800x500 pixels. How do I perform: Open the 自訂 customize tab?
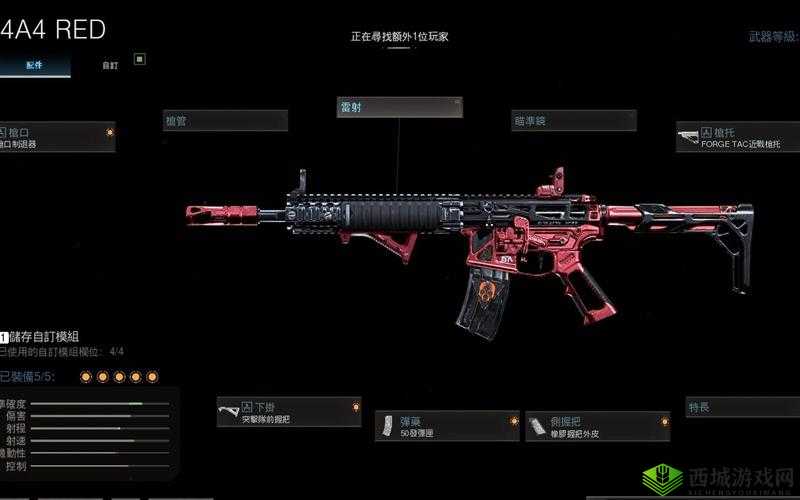[x=110, y=66]
